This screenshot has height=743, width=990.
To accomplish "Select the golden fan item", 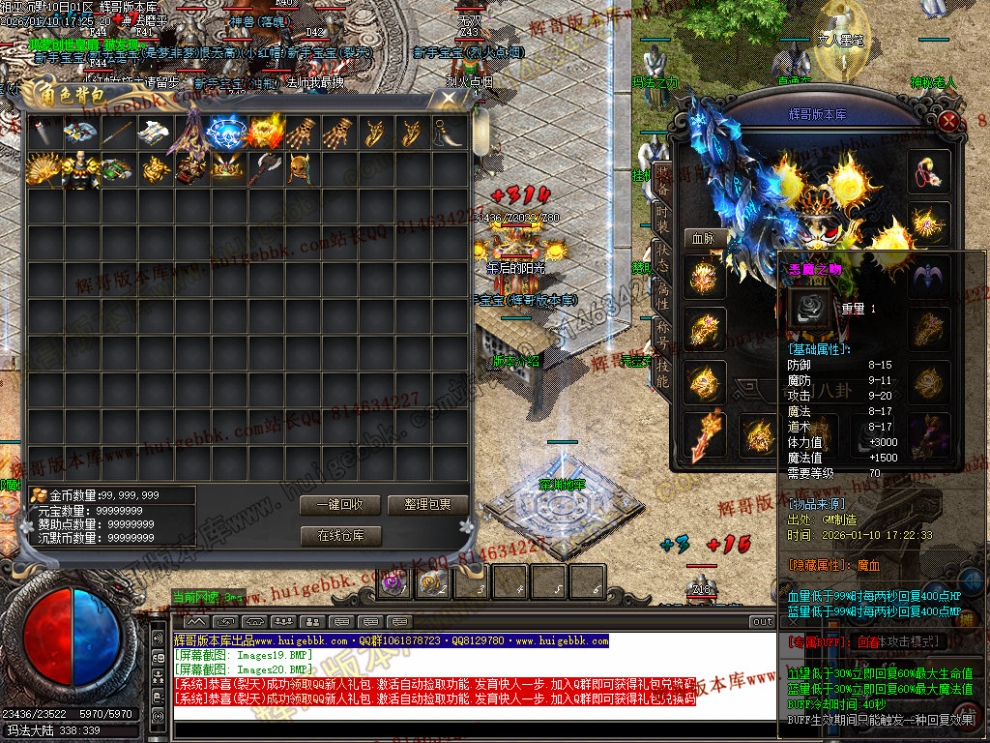I will 42,169.
